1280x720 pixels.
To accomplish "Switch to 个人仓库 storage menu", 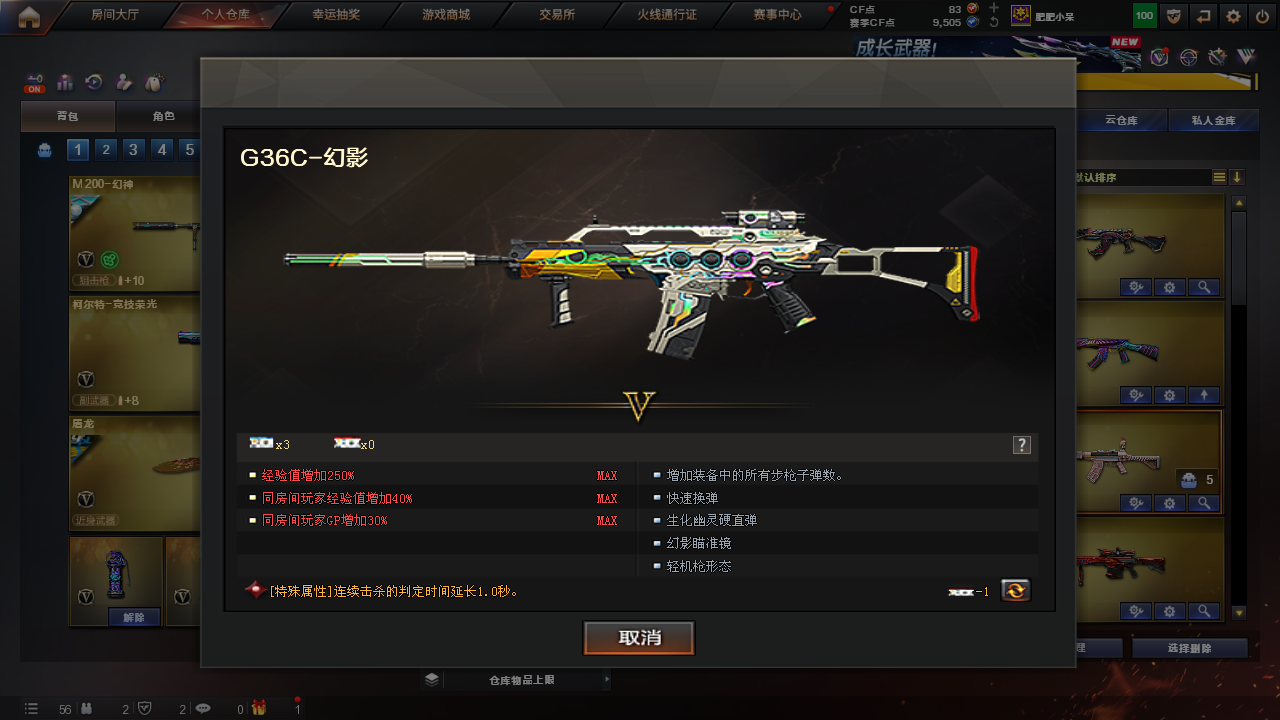I will point(225,15).
